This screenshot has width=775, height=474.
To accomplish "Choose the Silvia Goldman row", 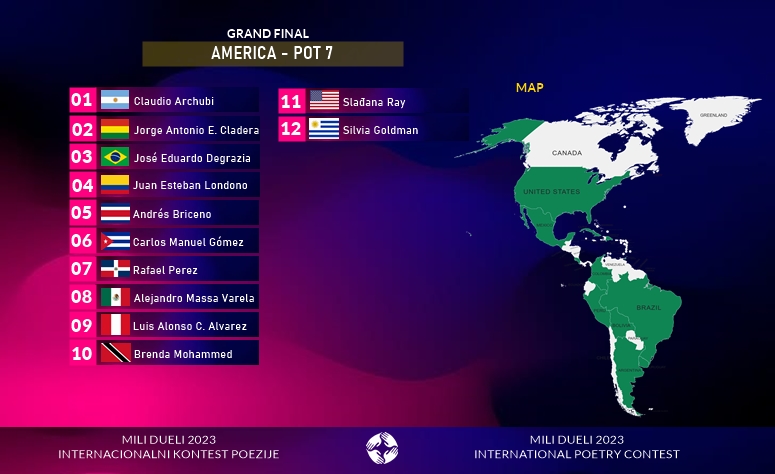I will [x=387, y=129].
